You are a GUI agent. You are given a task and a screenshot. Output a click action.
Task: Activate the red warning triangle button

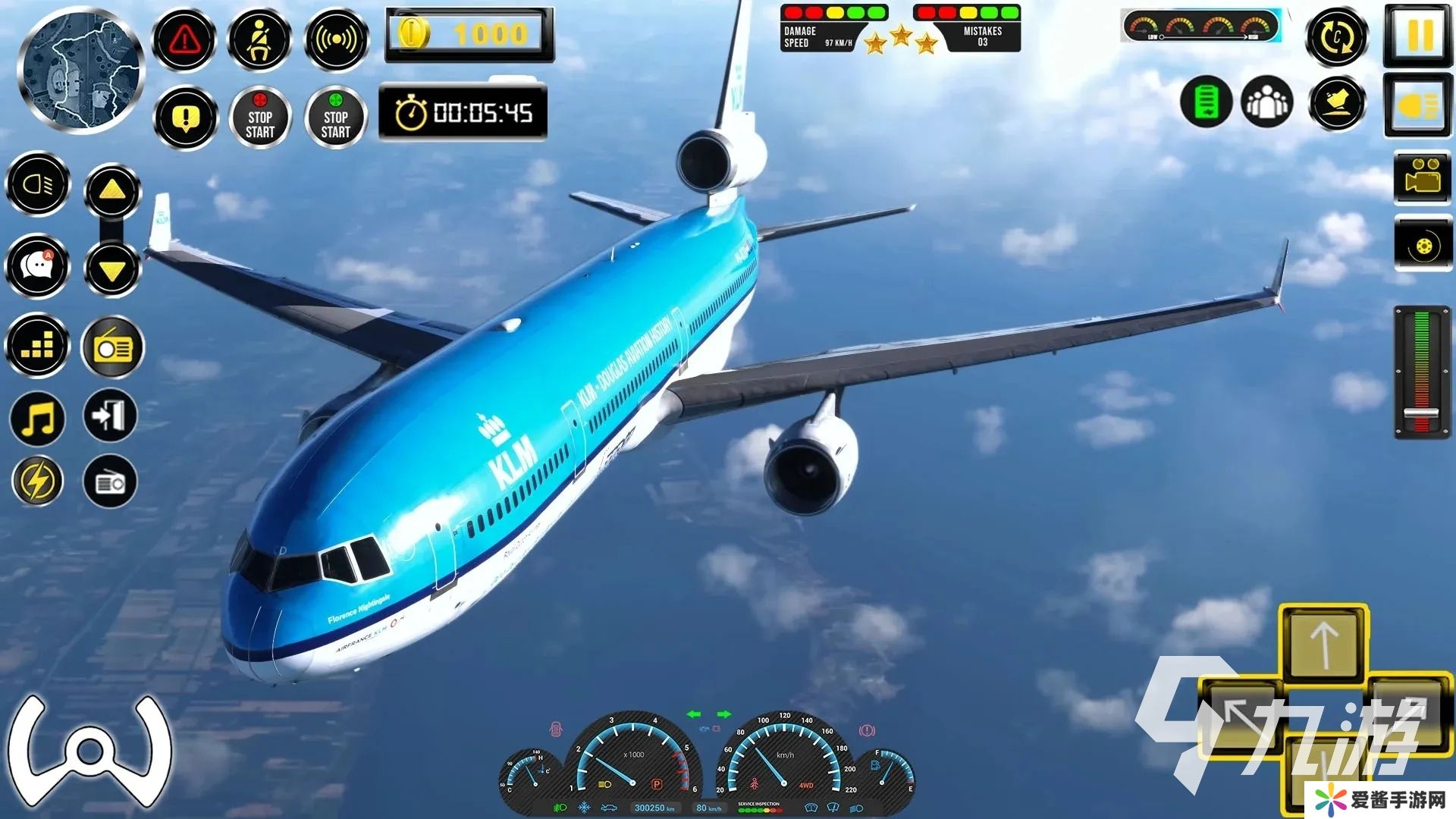pos(185,39)
